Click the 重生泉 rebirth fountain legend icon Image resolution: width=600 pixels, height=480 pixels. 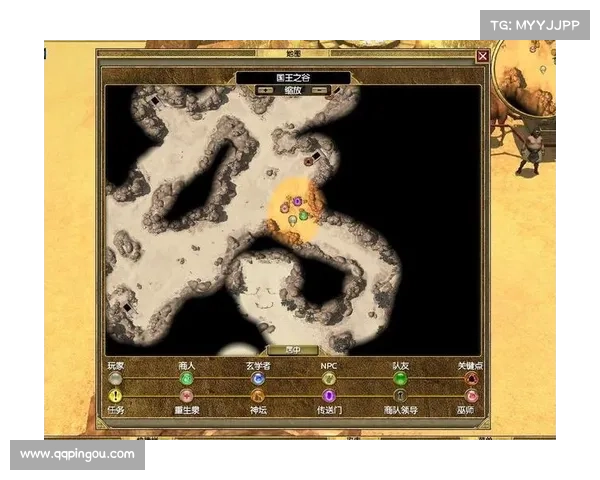(x=186, y=396)
